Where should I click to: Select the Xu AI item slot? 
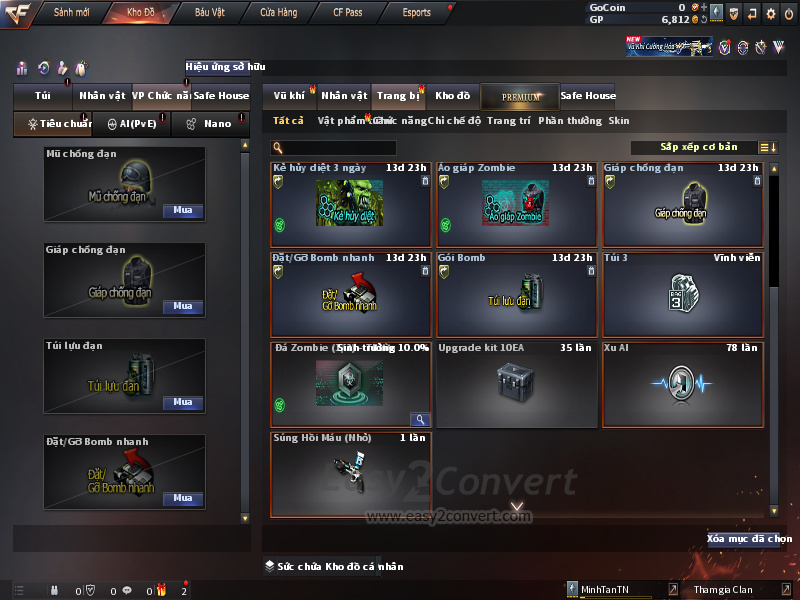(682, 385)
